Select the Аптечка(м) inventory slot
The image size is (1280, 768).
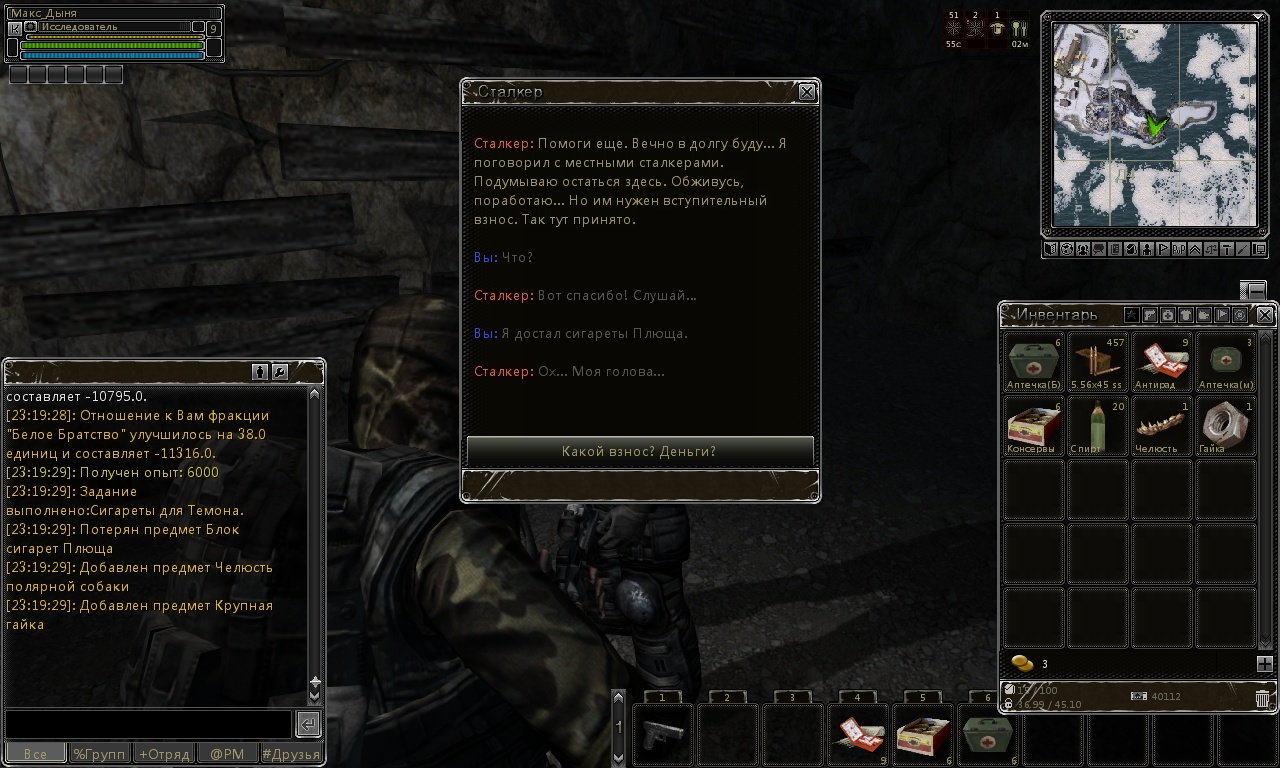coord(1225,361)
